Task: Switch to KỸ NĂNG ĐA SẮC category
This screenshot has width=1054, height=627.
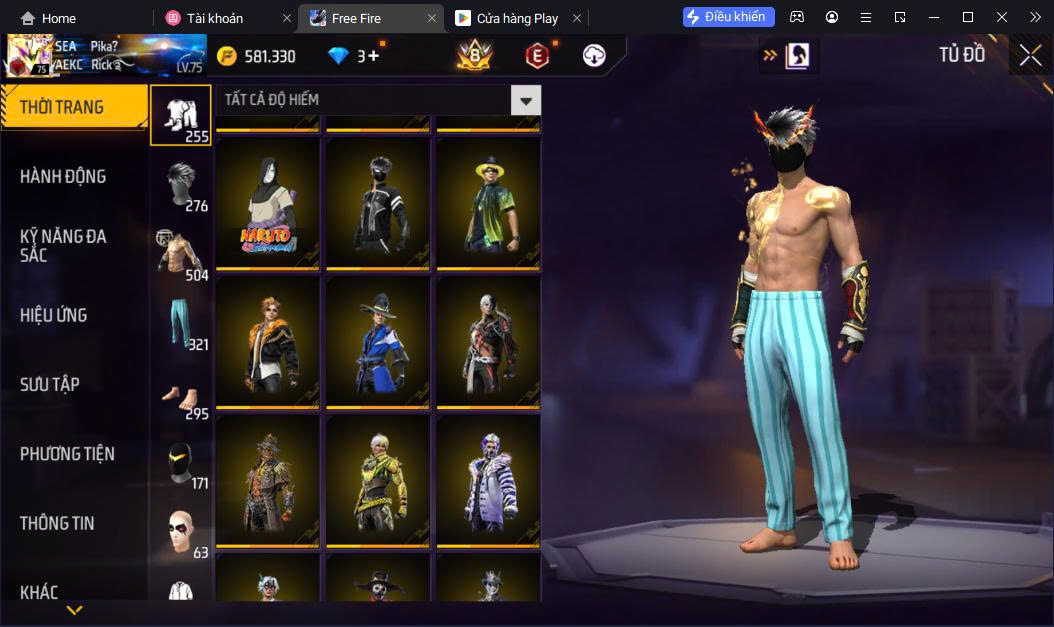Action: click(64, 245)
